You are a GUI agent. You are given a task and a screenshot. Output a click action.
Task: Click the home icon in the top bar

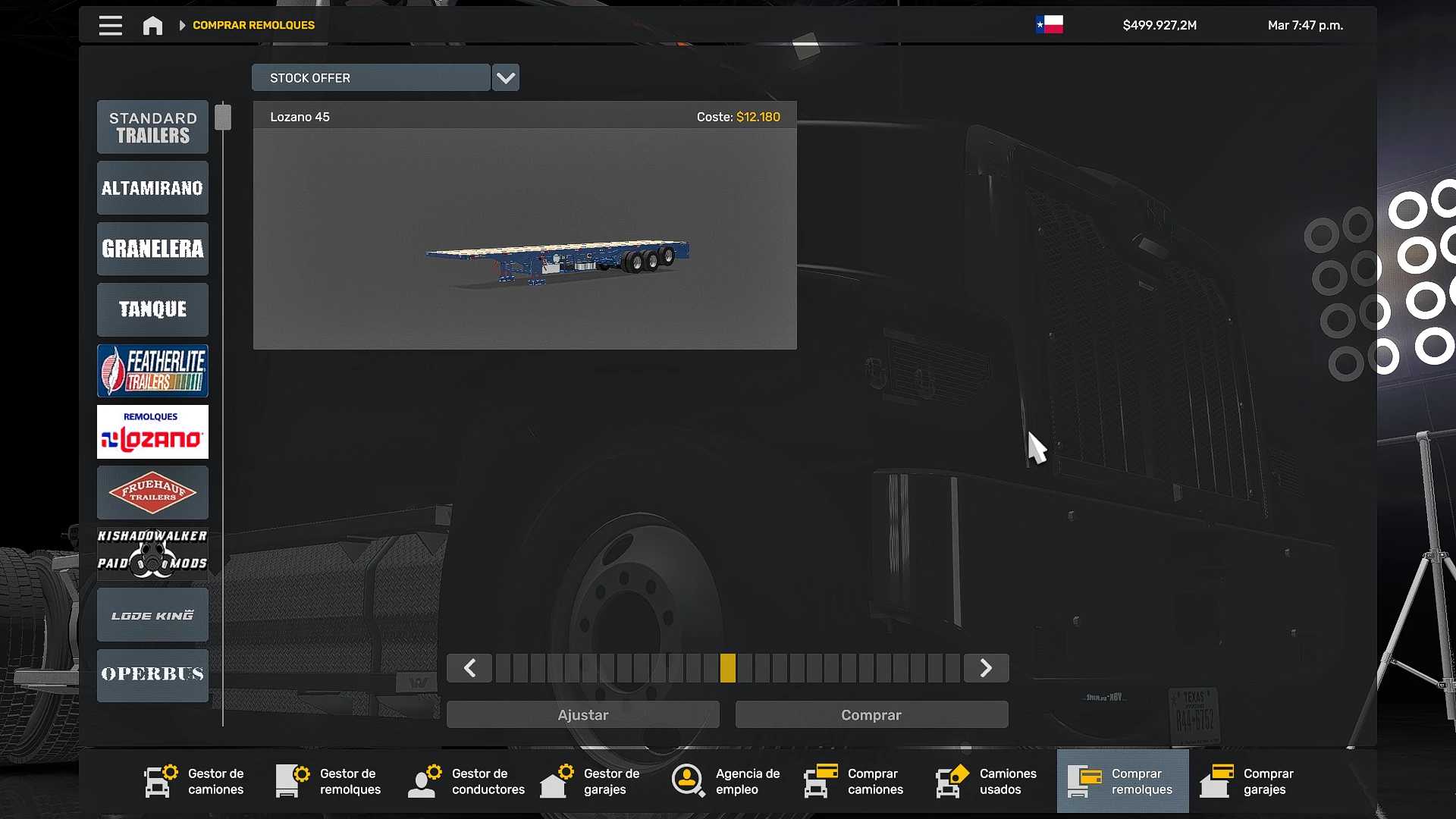click(152, 24)
